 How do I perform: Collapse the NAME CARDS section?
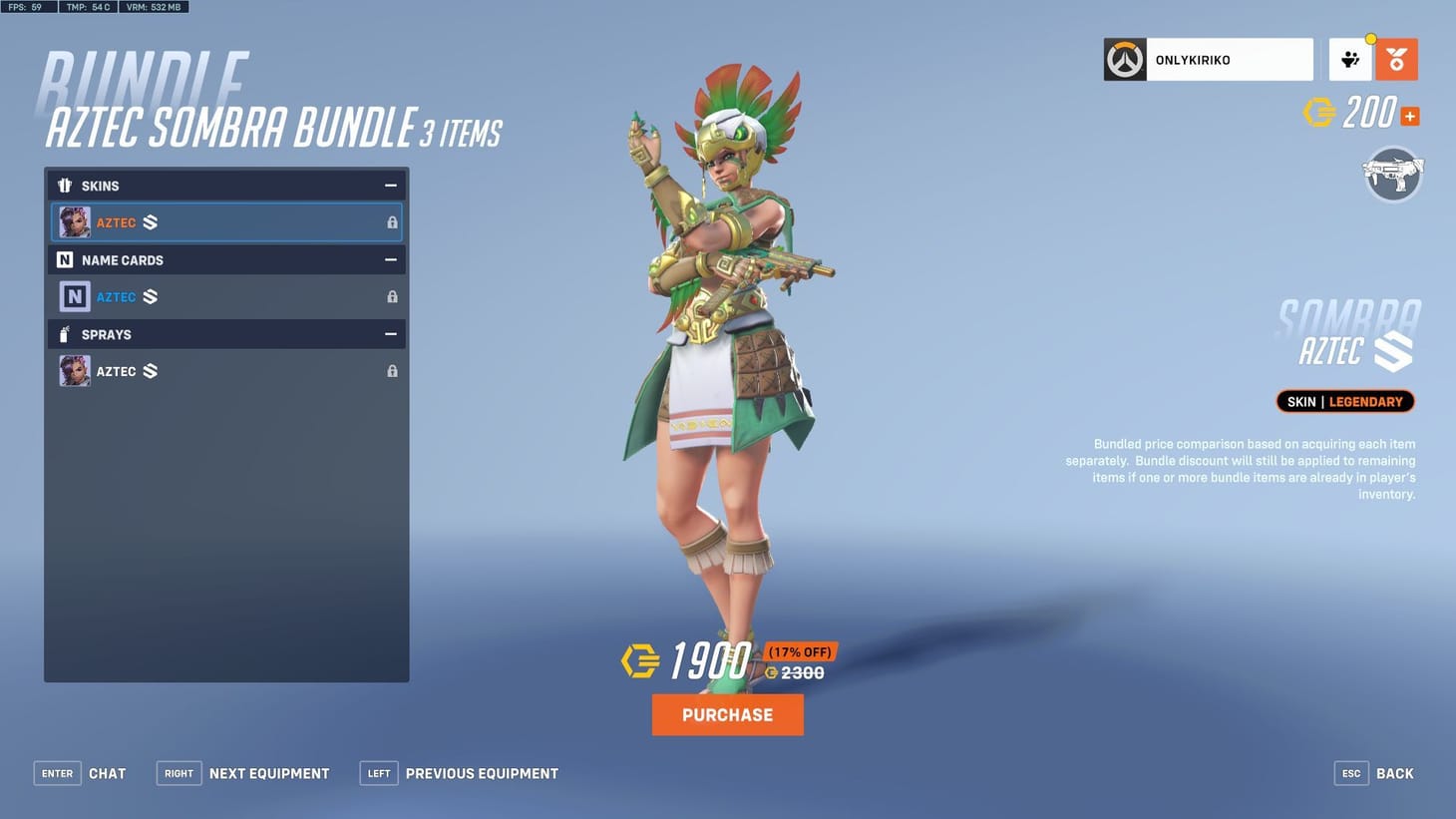coord(390,259)
